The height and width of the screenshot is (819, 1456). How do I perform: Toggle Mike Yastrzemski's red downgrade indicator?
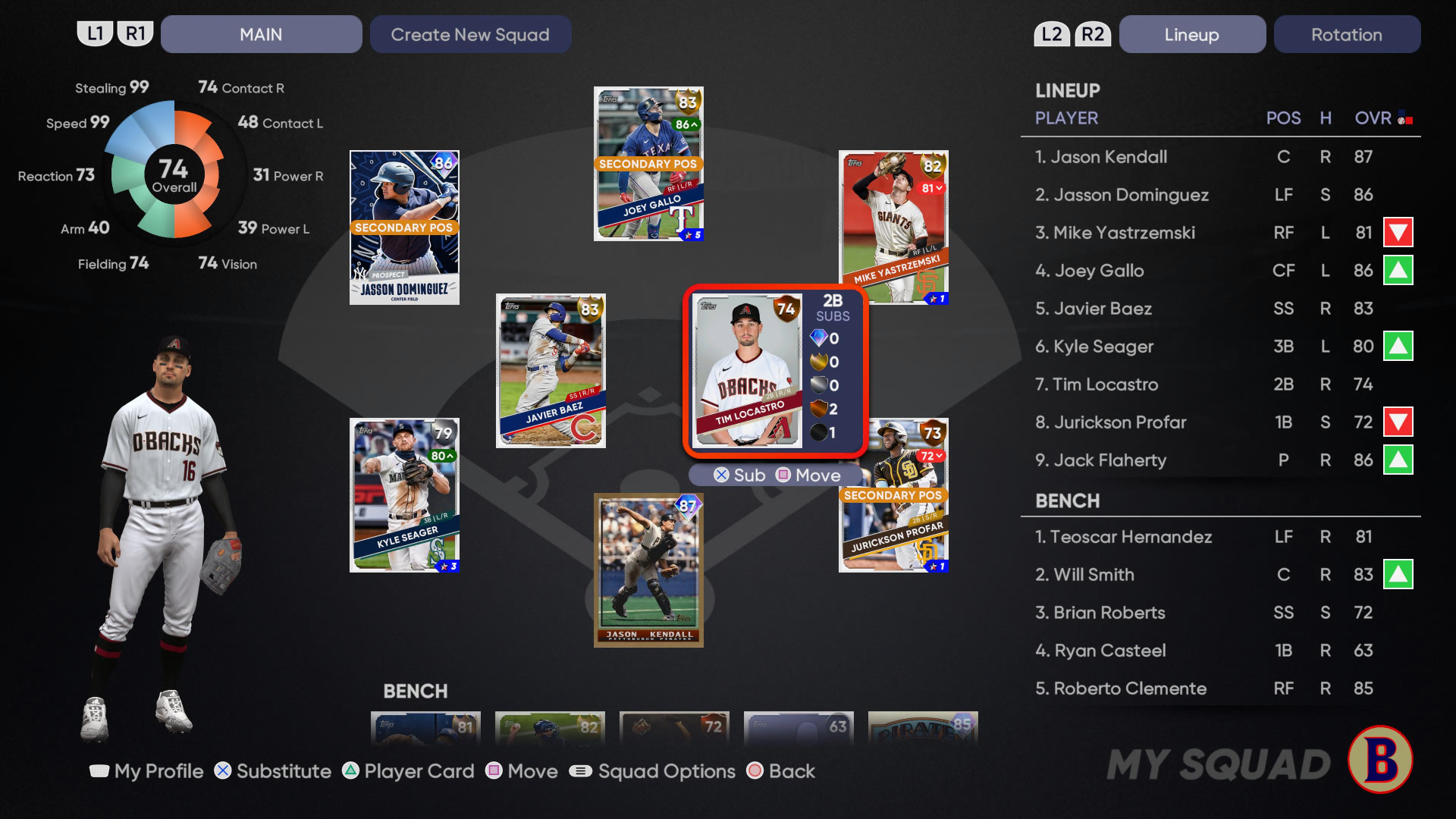pyautogui.click(x=1398, y=233)
